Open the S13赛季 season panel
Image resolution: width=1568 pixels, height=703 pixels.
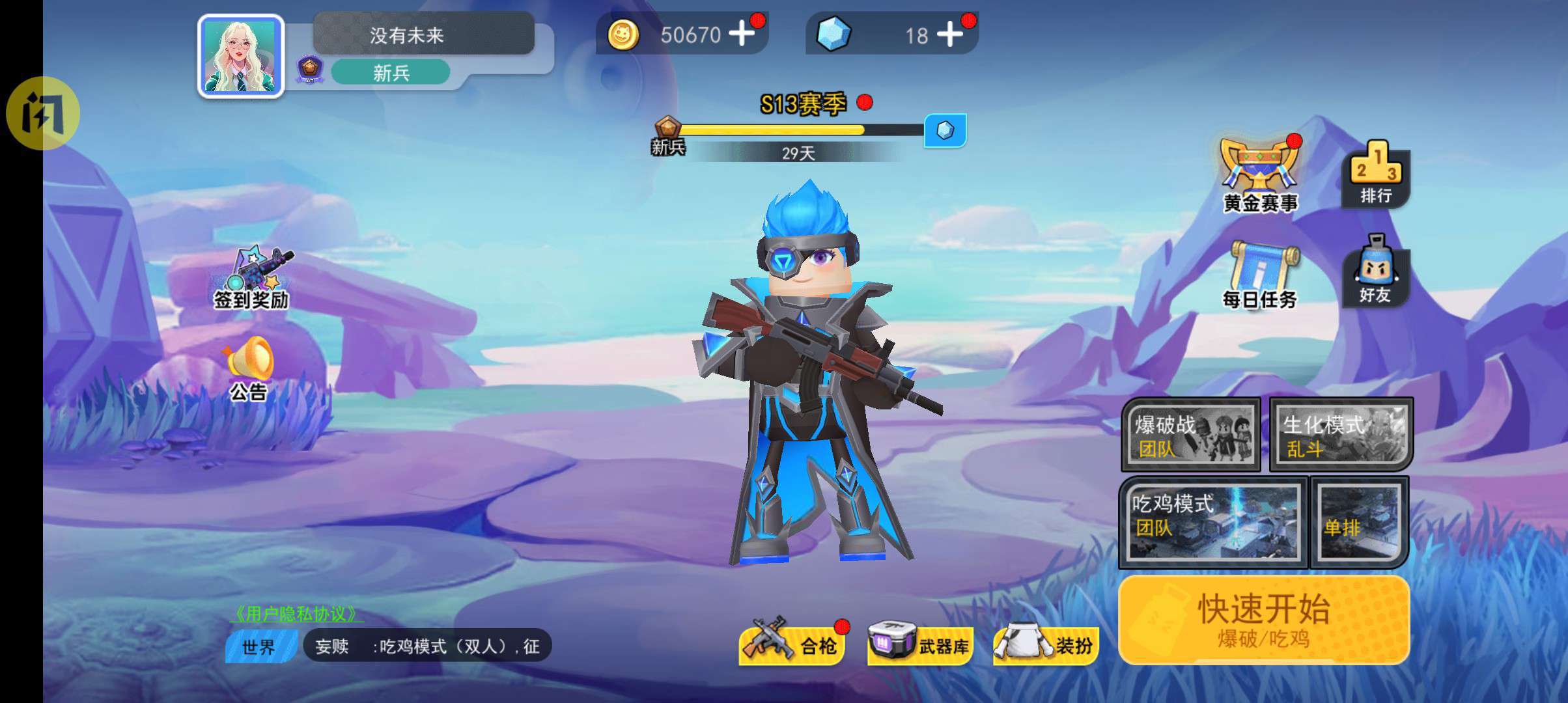[804, 104]
